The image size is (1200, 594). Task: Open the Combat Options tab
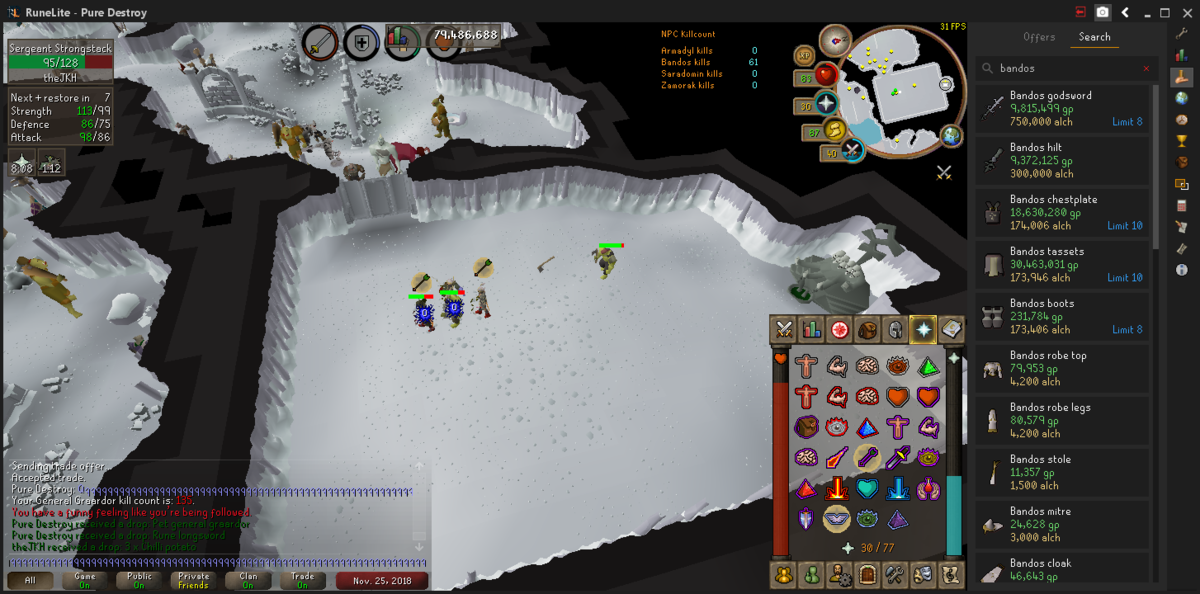[x=783, y=328]
